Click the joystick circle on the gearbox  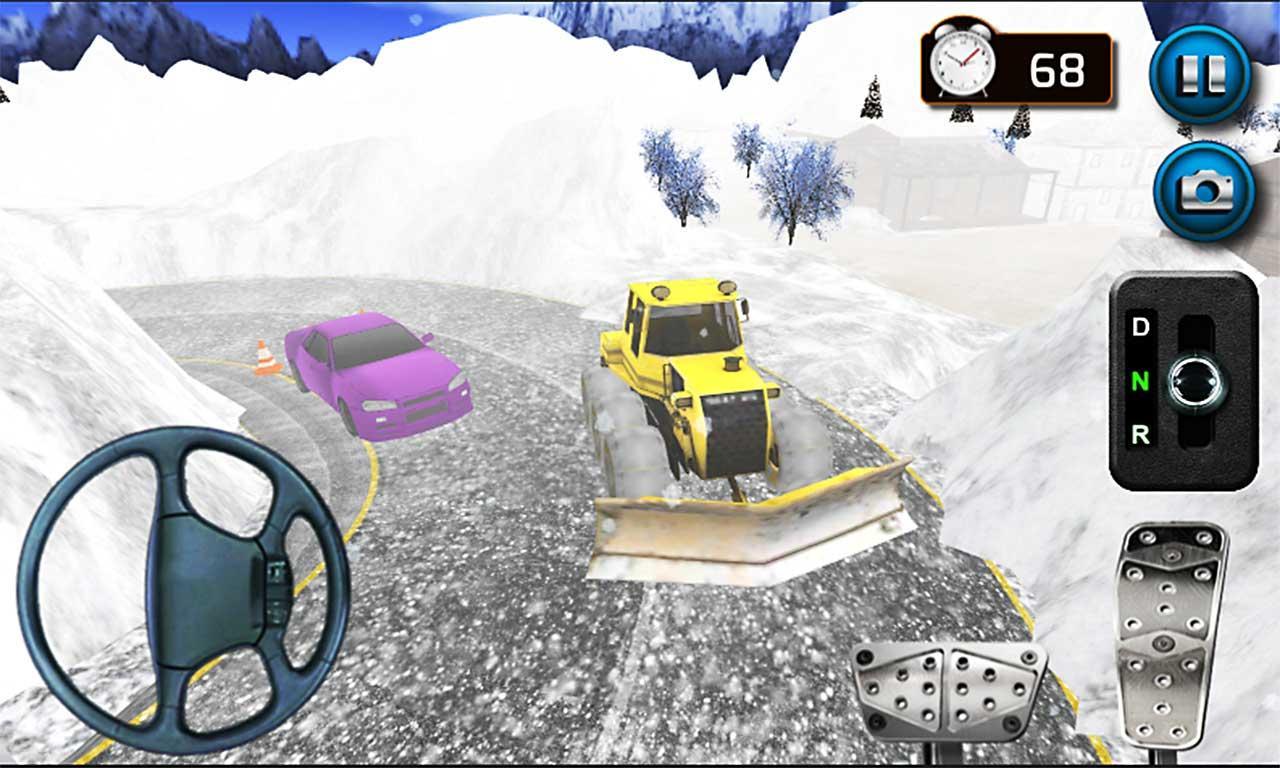[1196, 381]
